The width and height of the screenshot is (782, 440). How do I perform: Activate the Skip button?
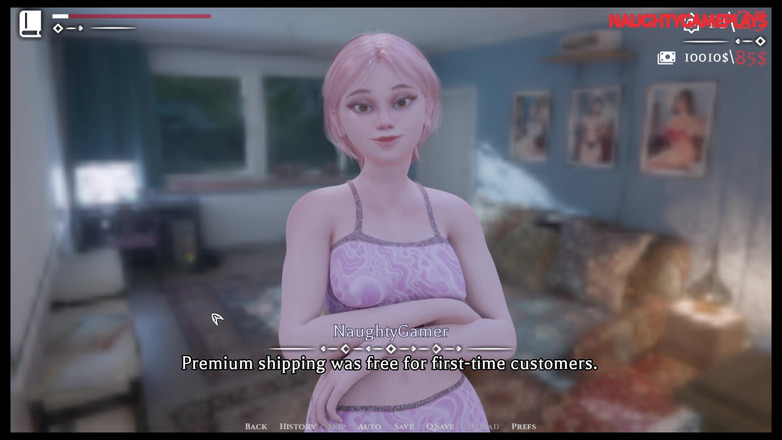click(x=336, y=426)
